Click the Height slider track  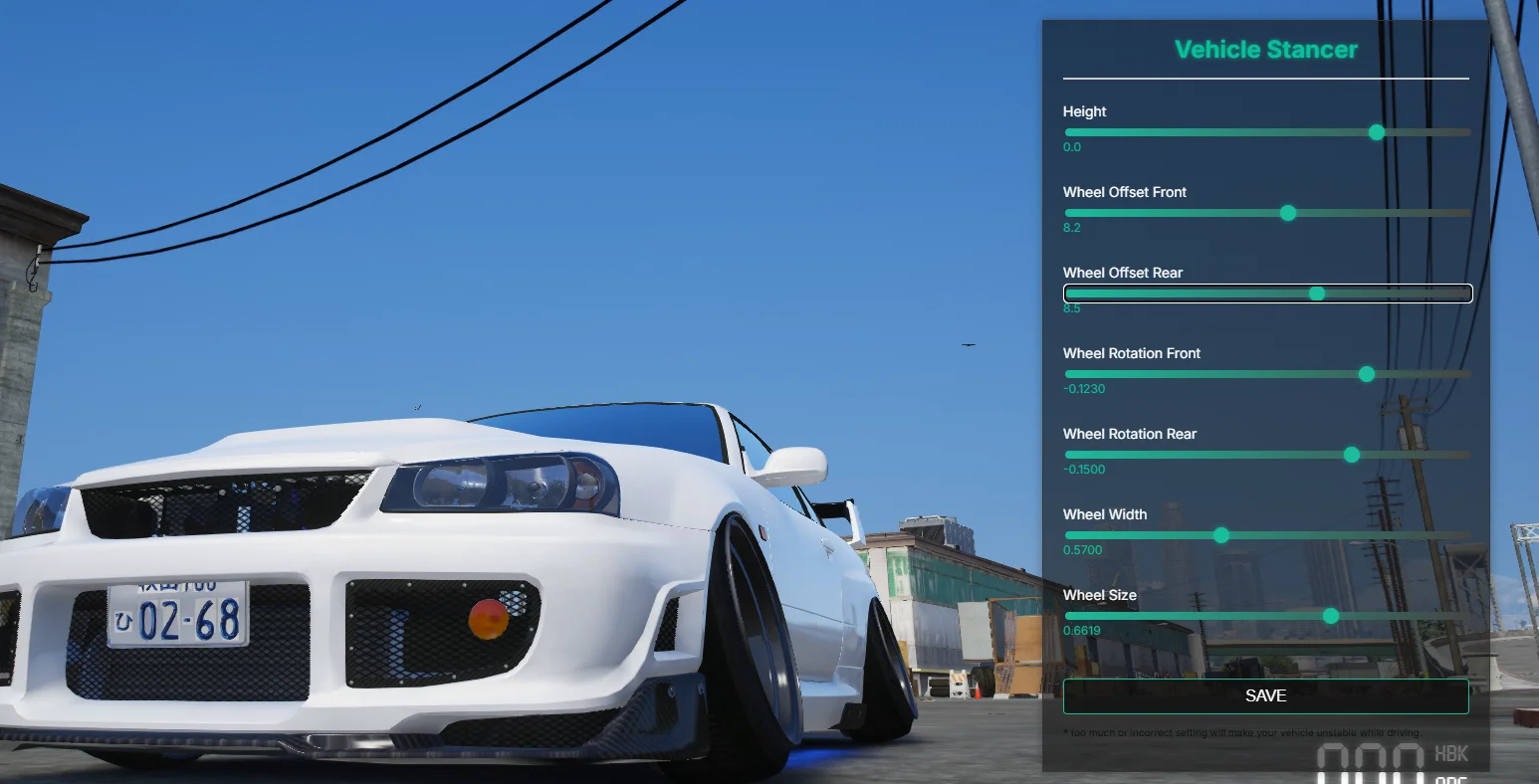1266,132
